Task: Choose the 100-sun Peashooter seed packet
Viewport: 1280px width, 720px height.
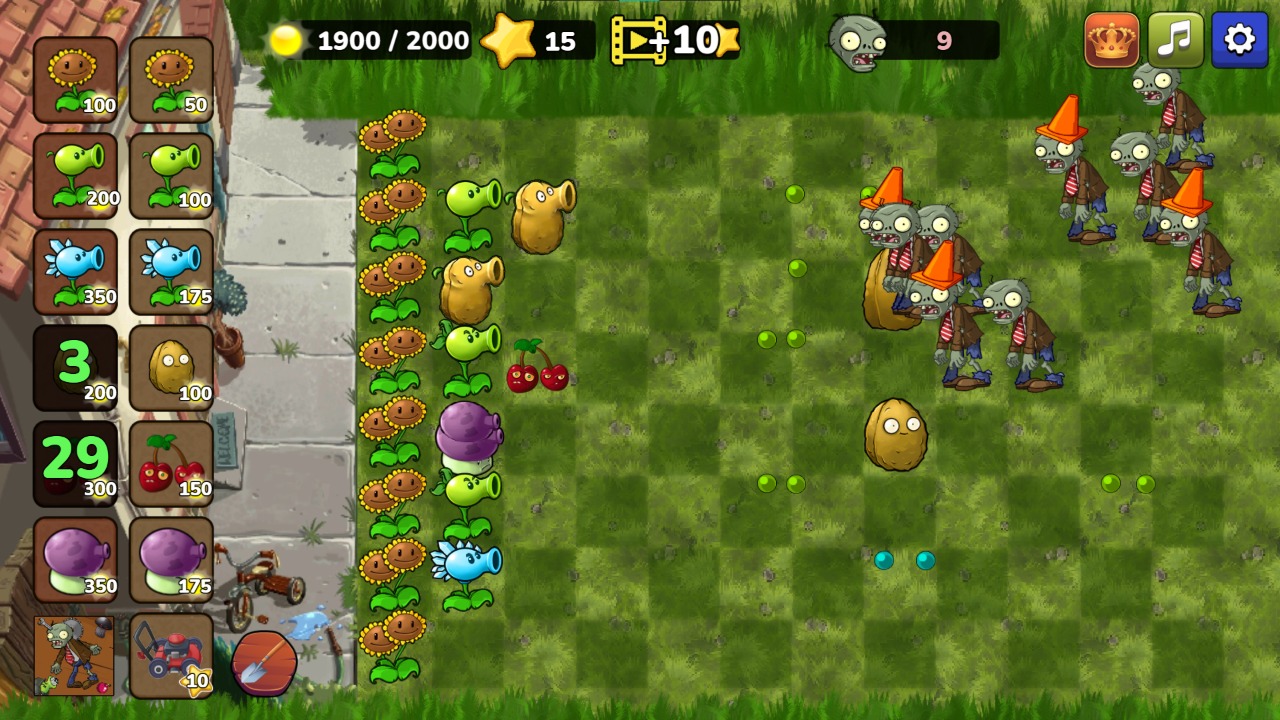Action: tap(171, 174)
